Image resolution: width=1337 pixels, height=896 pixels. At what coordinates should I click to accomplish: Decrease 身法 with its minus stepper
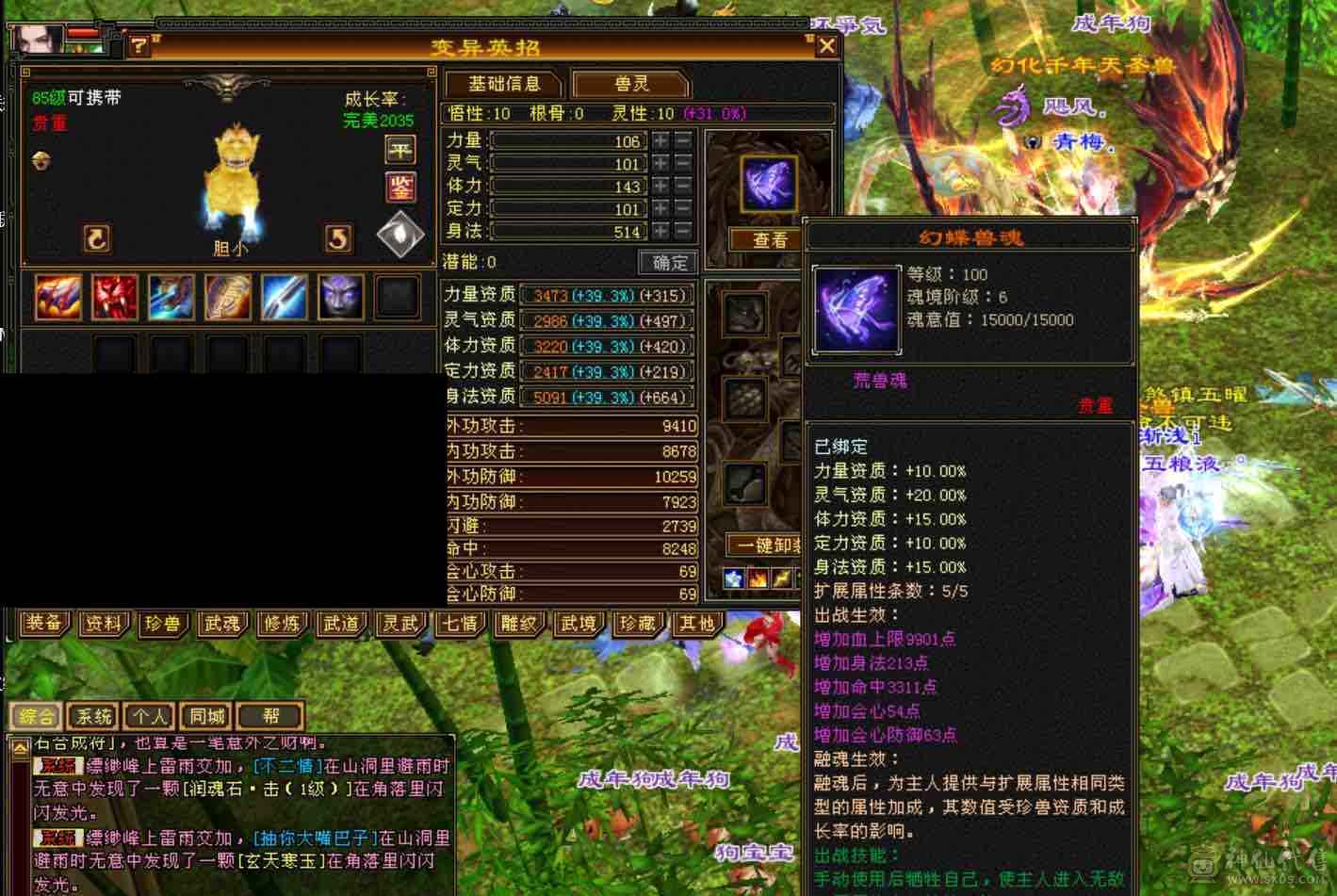click(683, 232)
